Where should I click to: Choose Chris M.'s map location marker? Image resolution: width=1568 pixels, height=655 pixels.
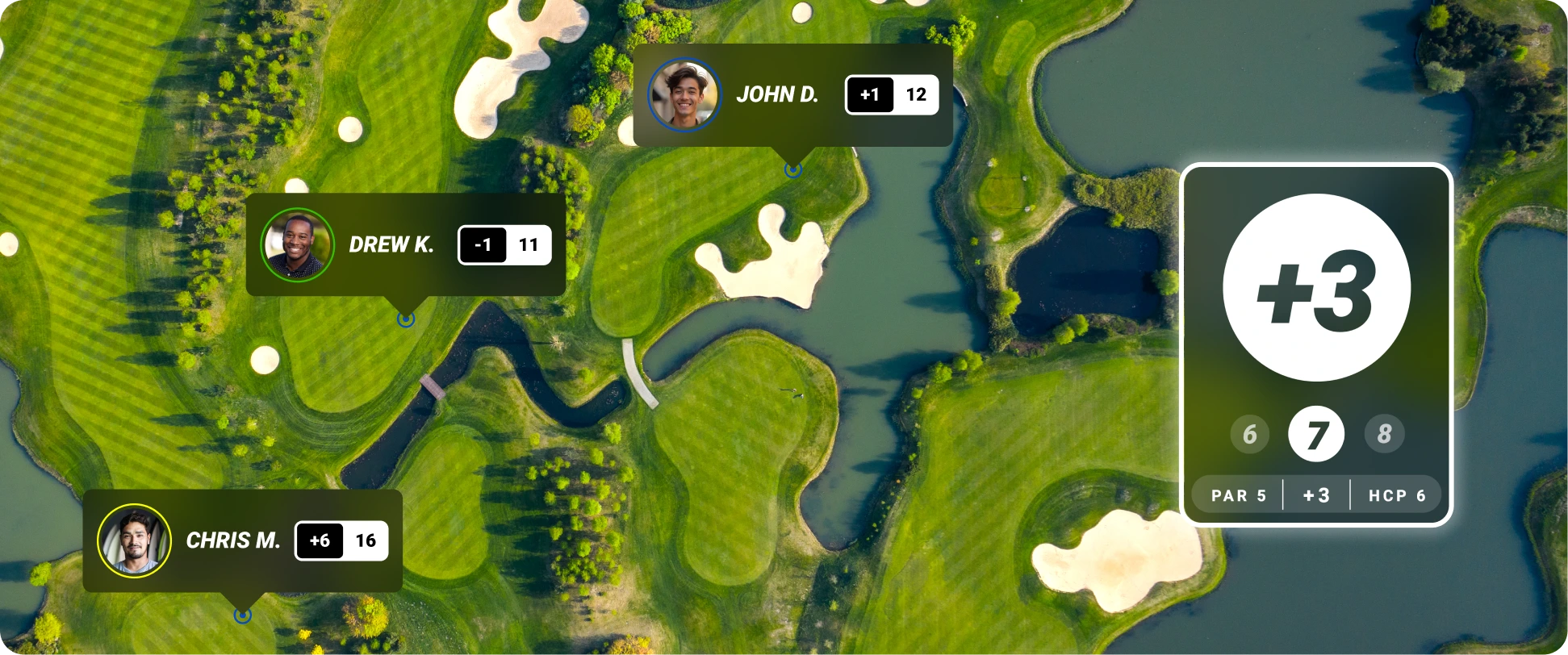coord(242,615)
